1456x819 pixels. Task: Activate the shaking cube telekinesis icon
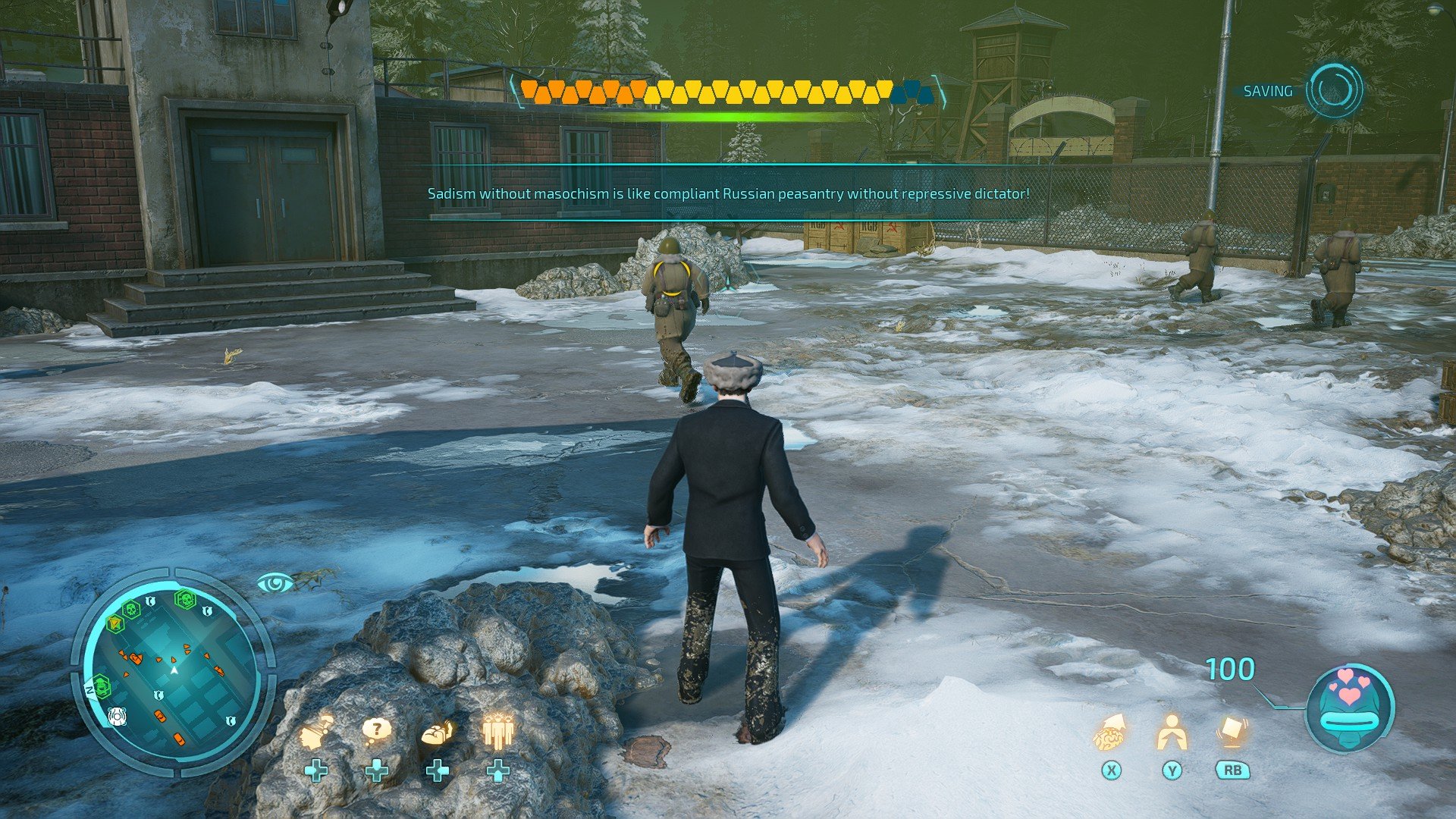(x=1232, y=733)
